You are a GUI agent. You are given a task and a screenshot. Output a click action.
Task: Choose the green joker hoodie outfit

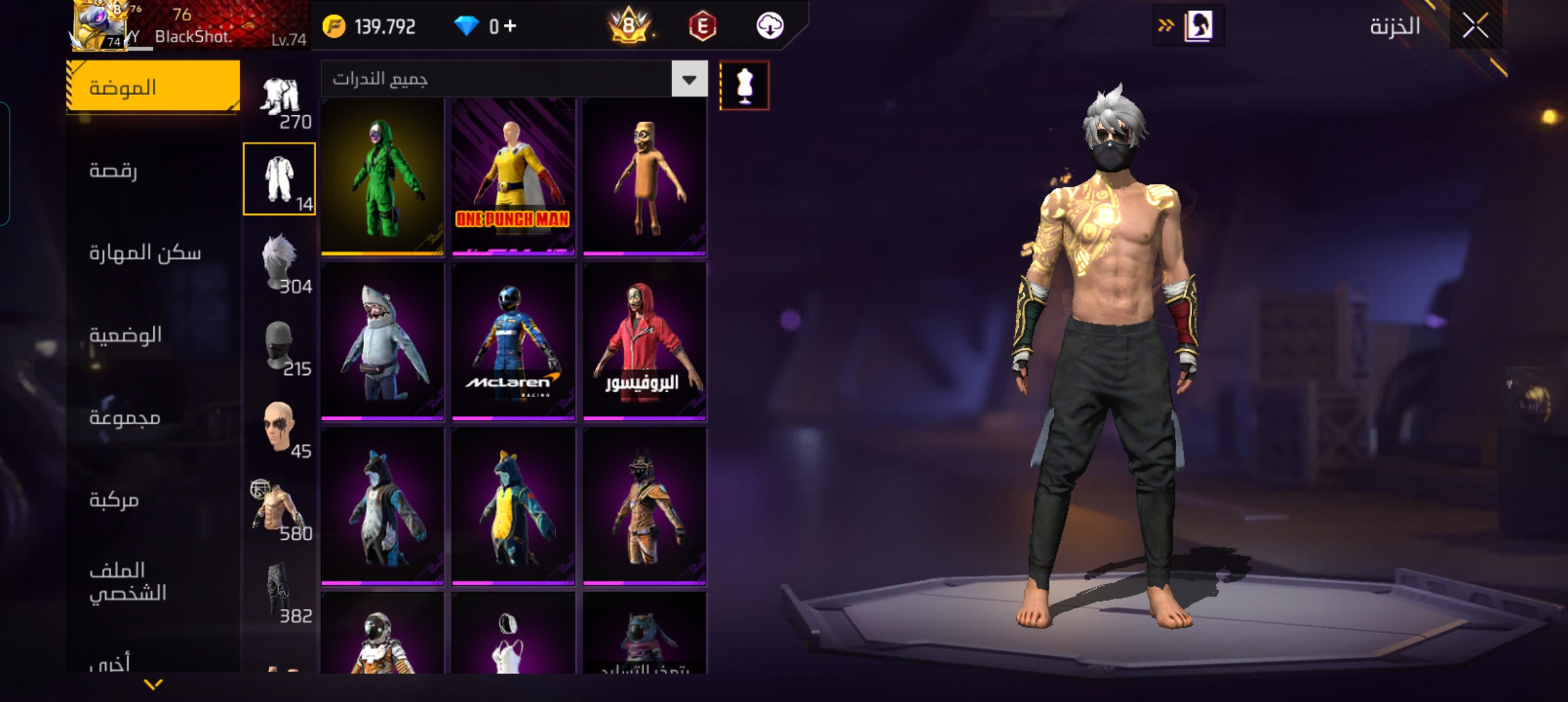[382, 177]
